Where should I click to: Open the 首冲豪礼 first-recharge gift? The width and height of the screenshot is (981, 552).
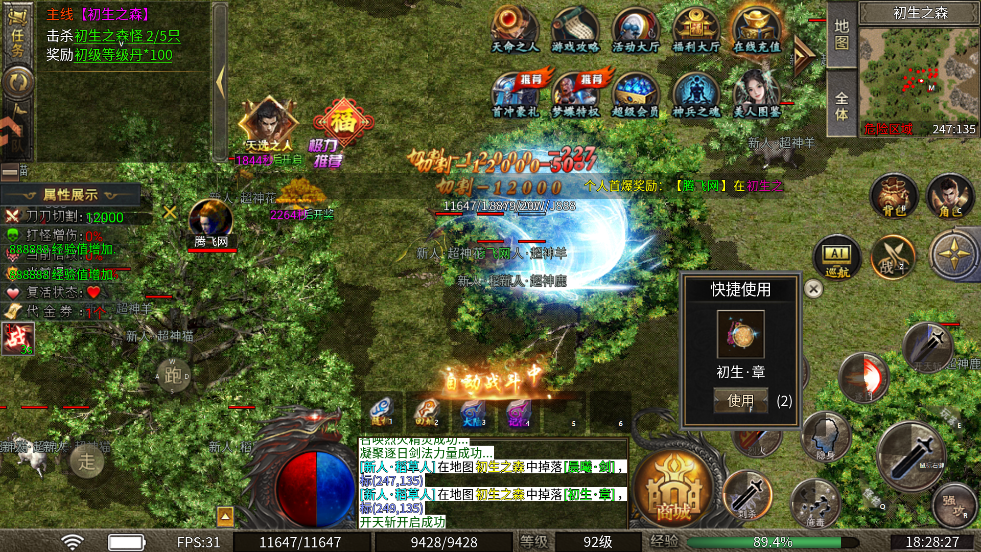click(x=516, y=92)
